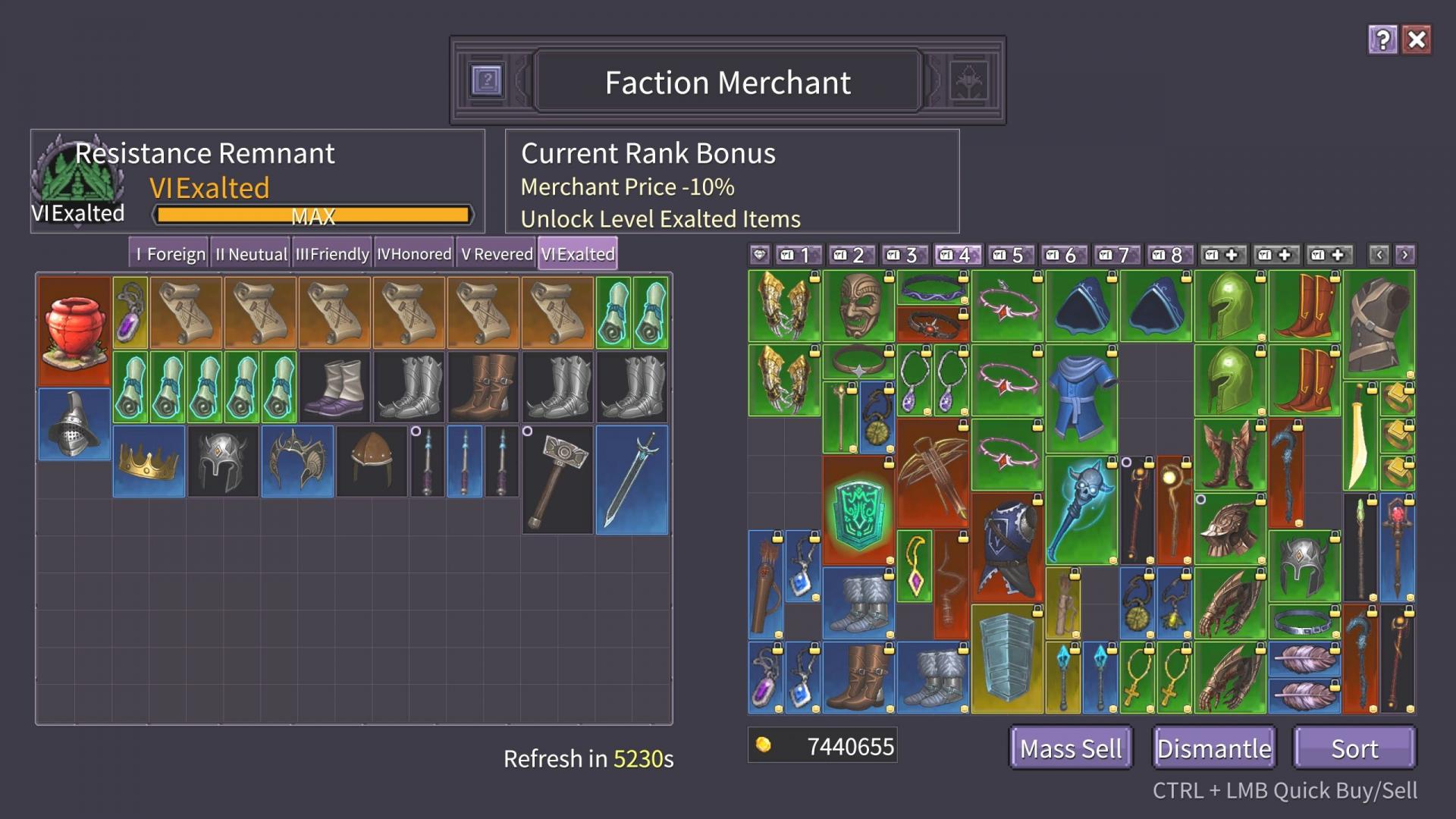Open the IV Honored rank tab
This screenshot has width=1456, height=819.
tap(414, 254)
